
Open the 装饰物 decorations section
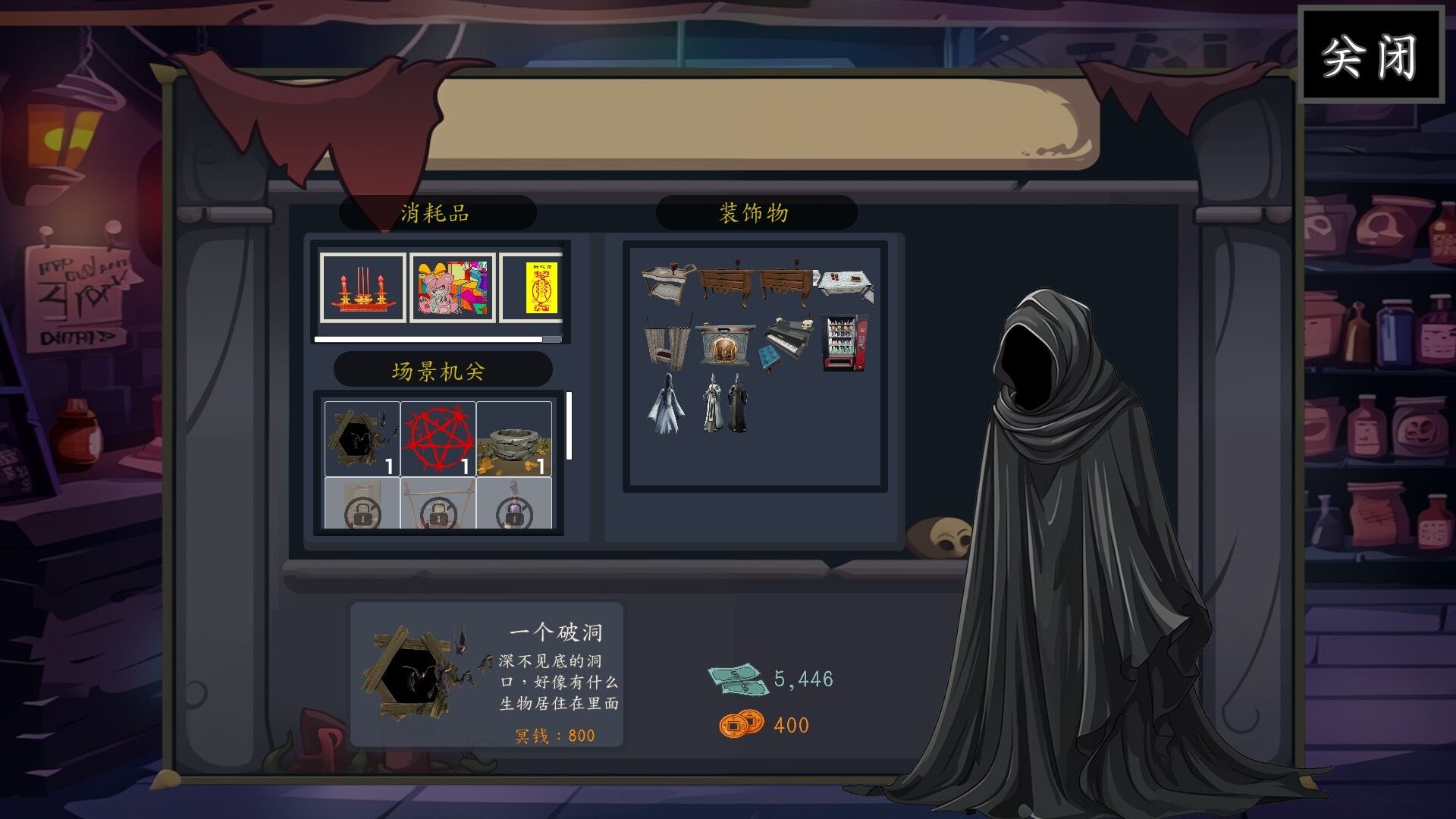pos(754,212)
